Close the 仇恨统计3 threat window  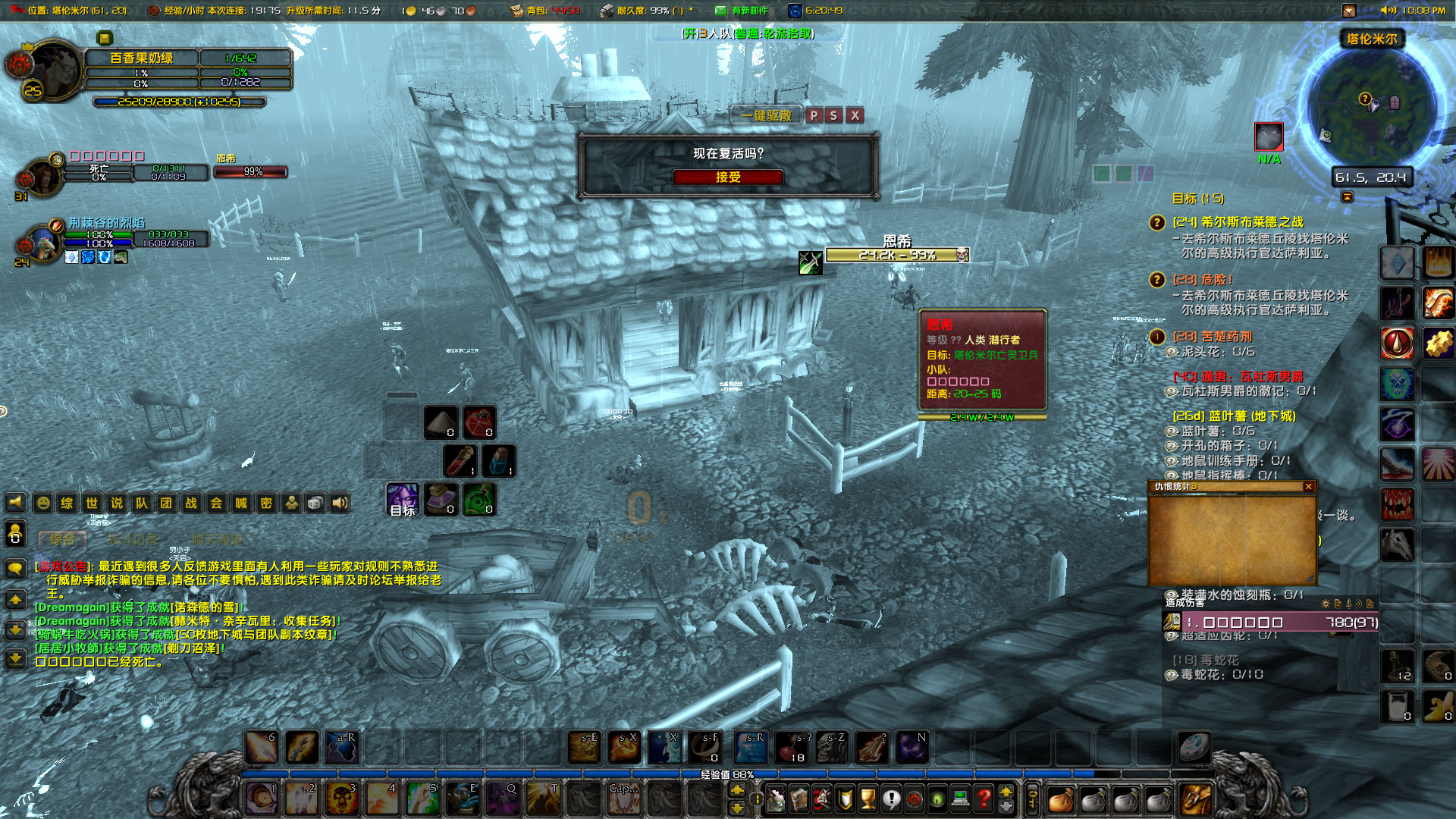click(1310, 487)
